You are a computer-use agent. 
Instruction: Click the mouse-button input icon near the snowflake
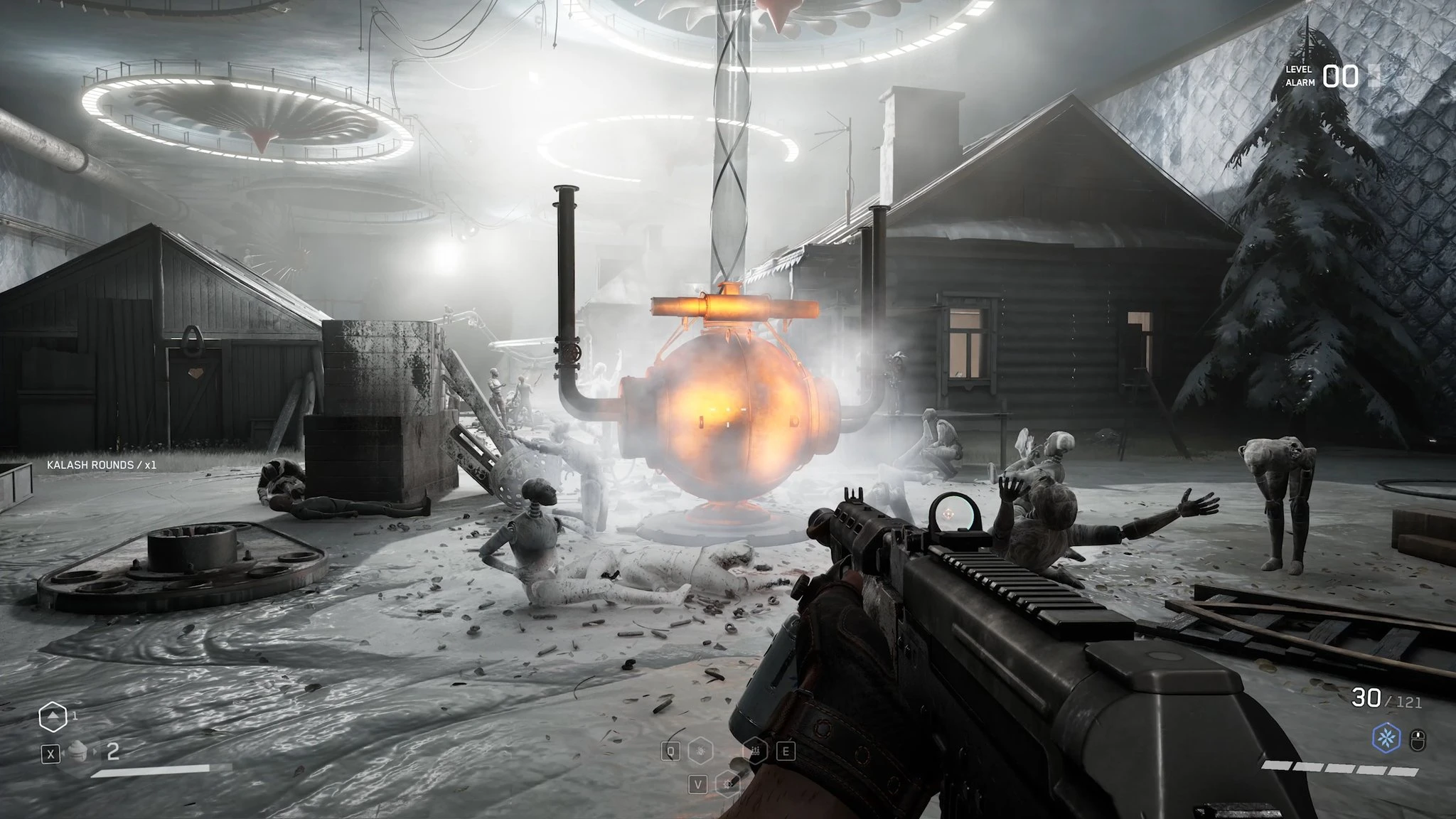(1418, 739)
